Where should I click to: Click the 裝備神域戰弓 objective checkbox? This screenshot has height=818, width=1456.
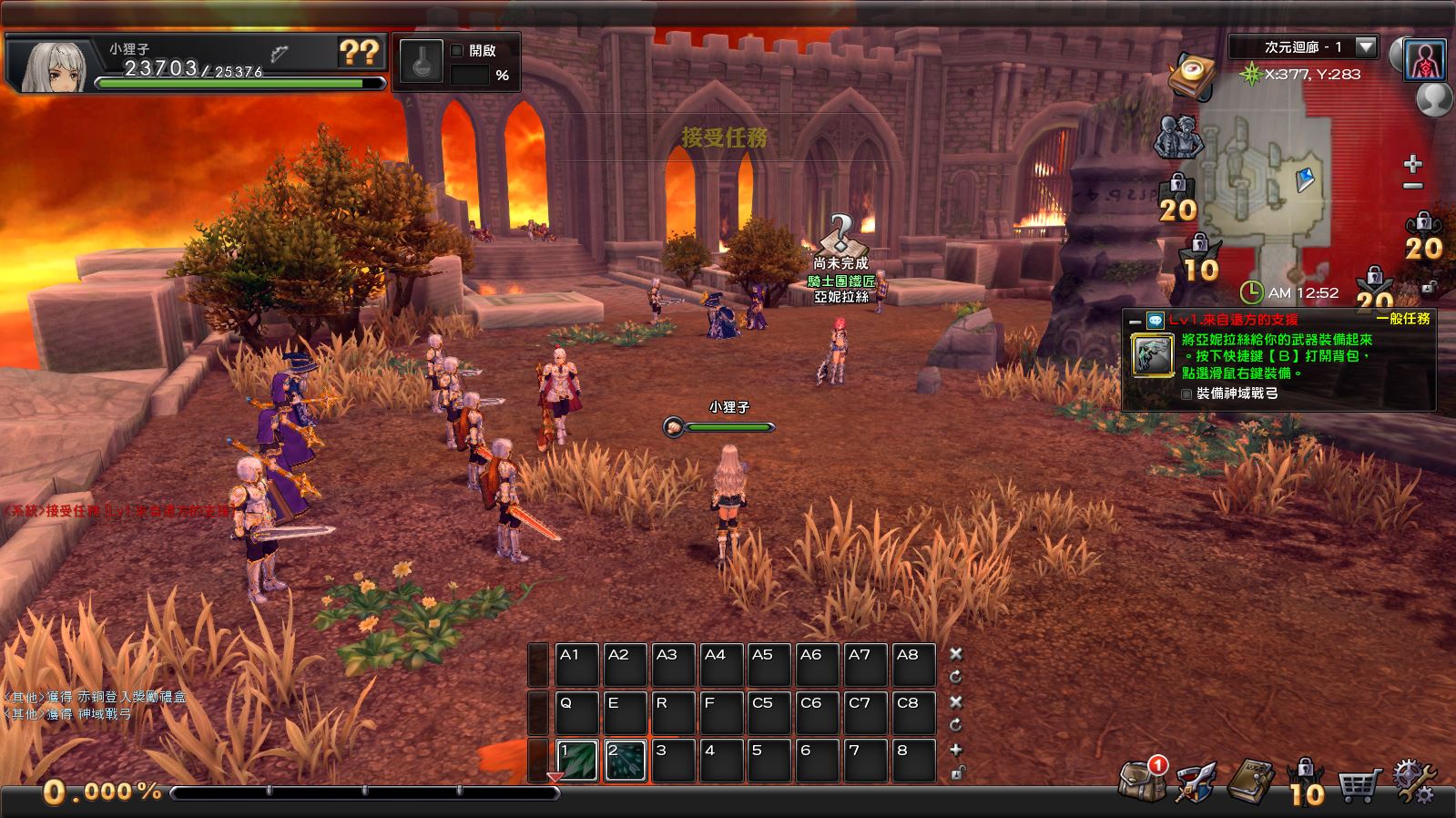click(x=1186, y=394)
